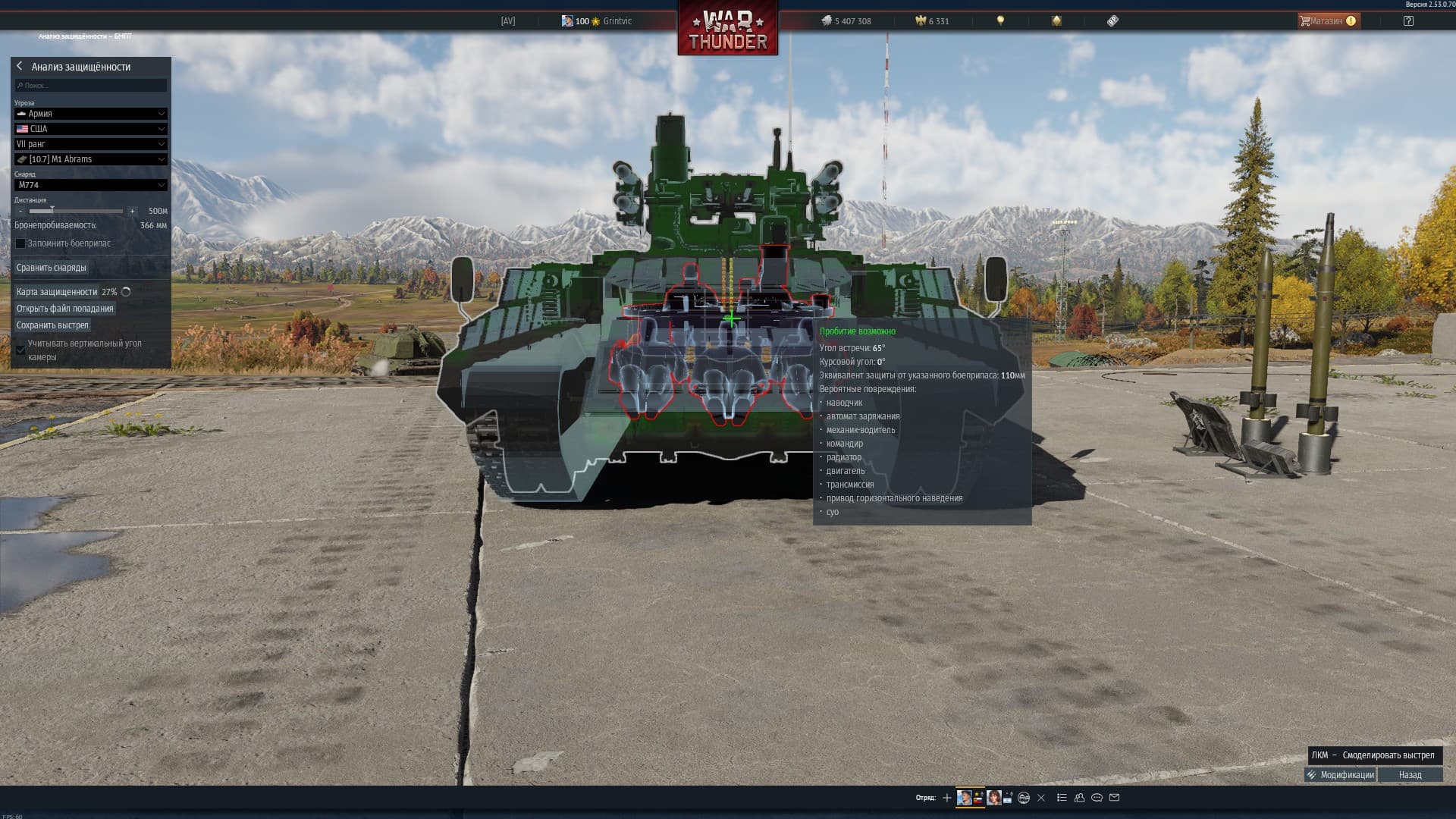Open the Магазин shop
The image size is (1456, 819).
point(1328,21)
